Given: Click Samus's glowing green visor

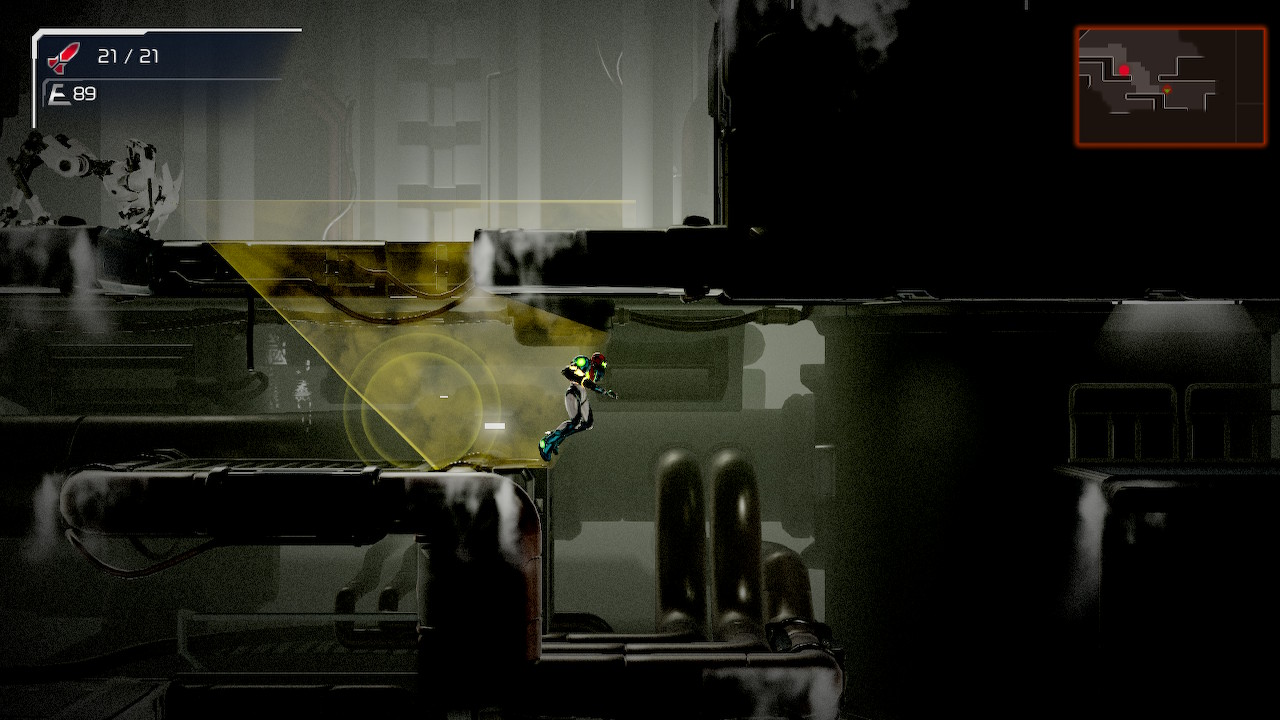Looking at the screenshot, I should pos(580,361).
